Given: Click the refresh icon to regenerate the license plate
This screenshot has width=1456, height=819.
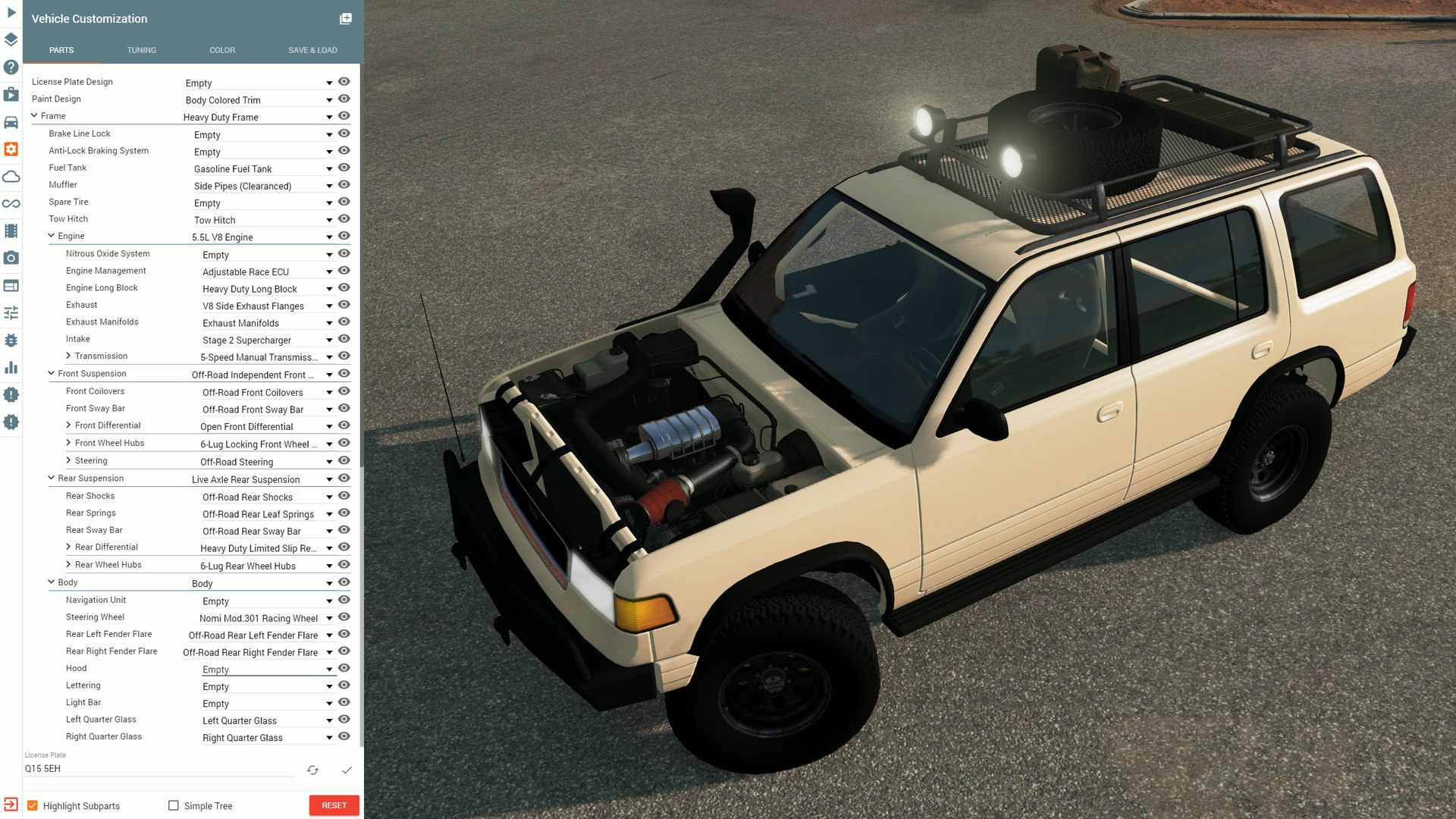Looking at the screenshot, I should click(x=312, y=770).
